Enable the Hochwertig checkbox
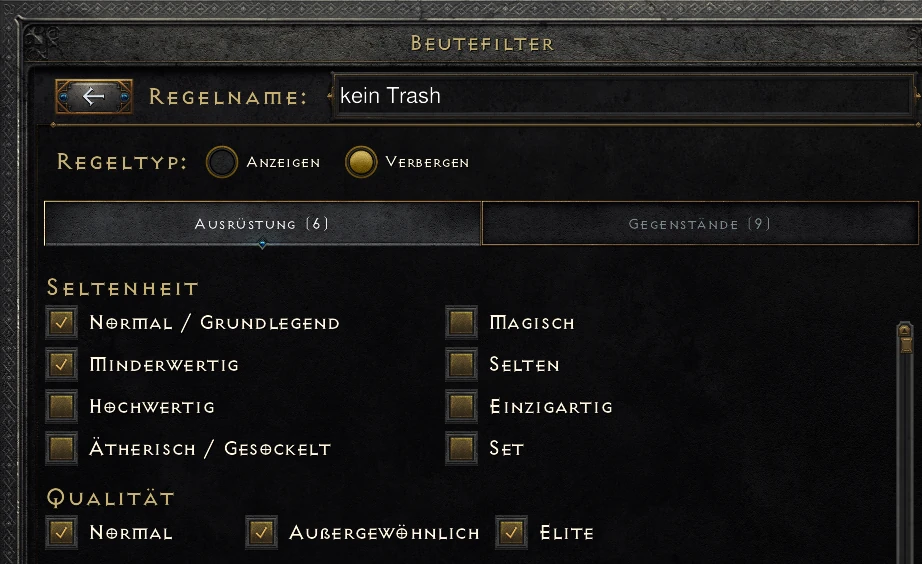The height and width of the screenshot is (564, 922). (x=62, y=407)
